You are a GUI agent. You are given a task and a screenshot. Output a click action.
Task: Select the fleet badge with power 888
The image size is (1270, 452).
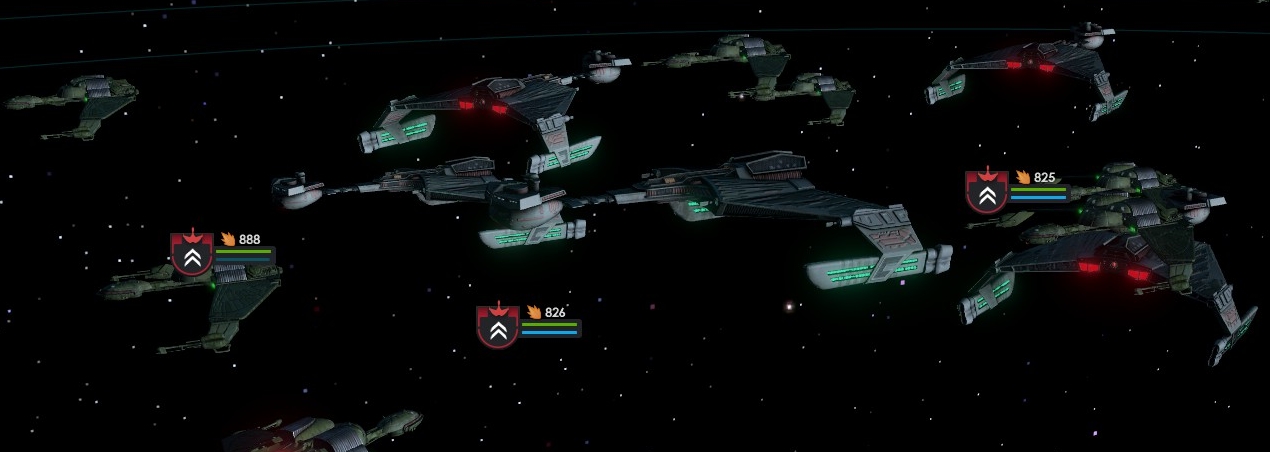192,256
